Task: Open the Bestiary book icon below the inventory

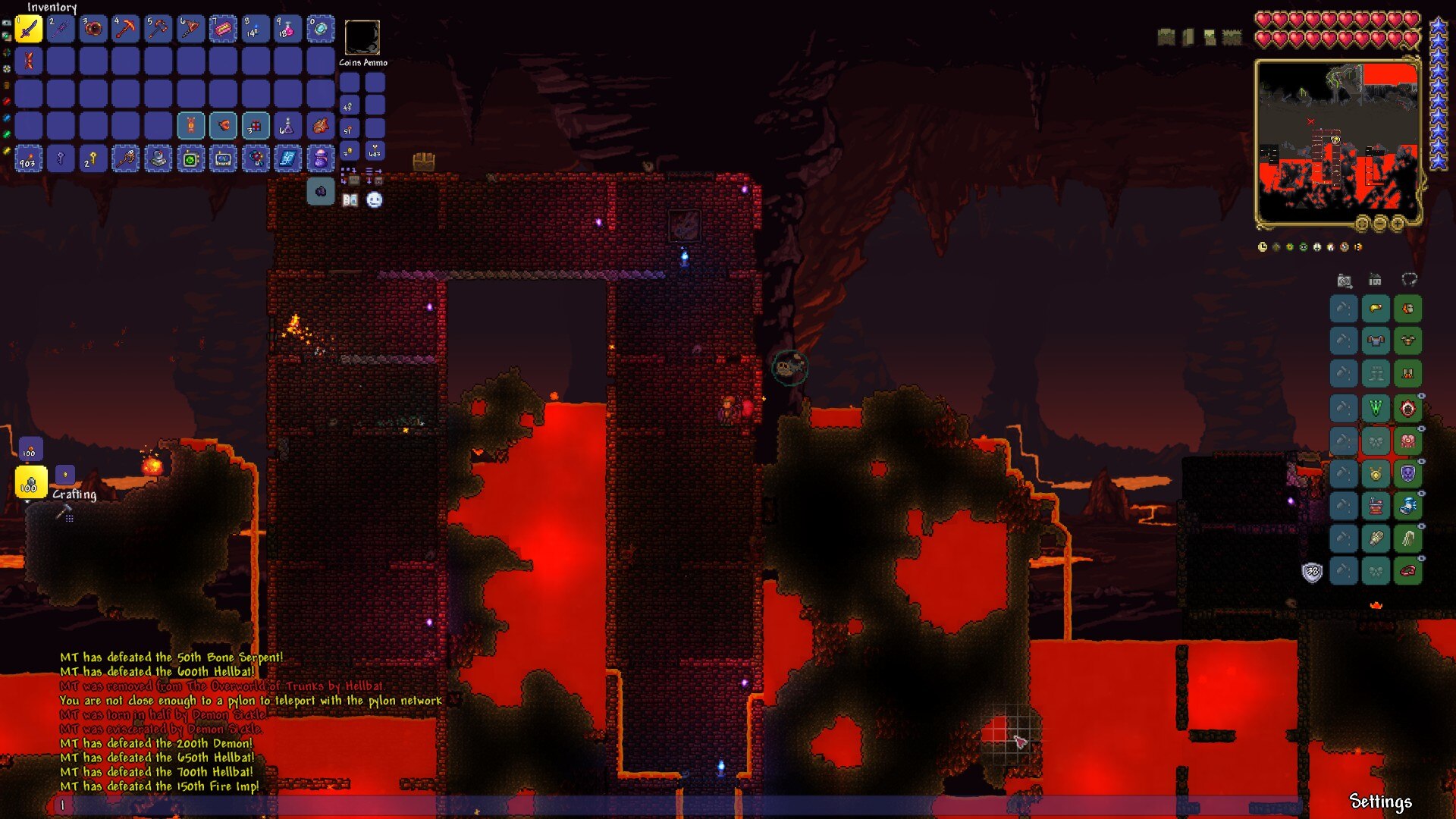Action: point(349,199)
